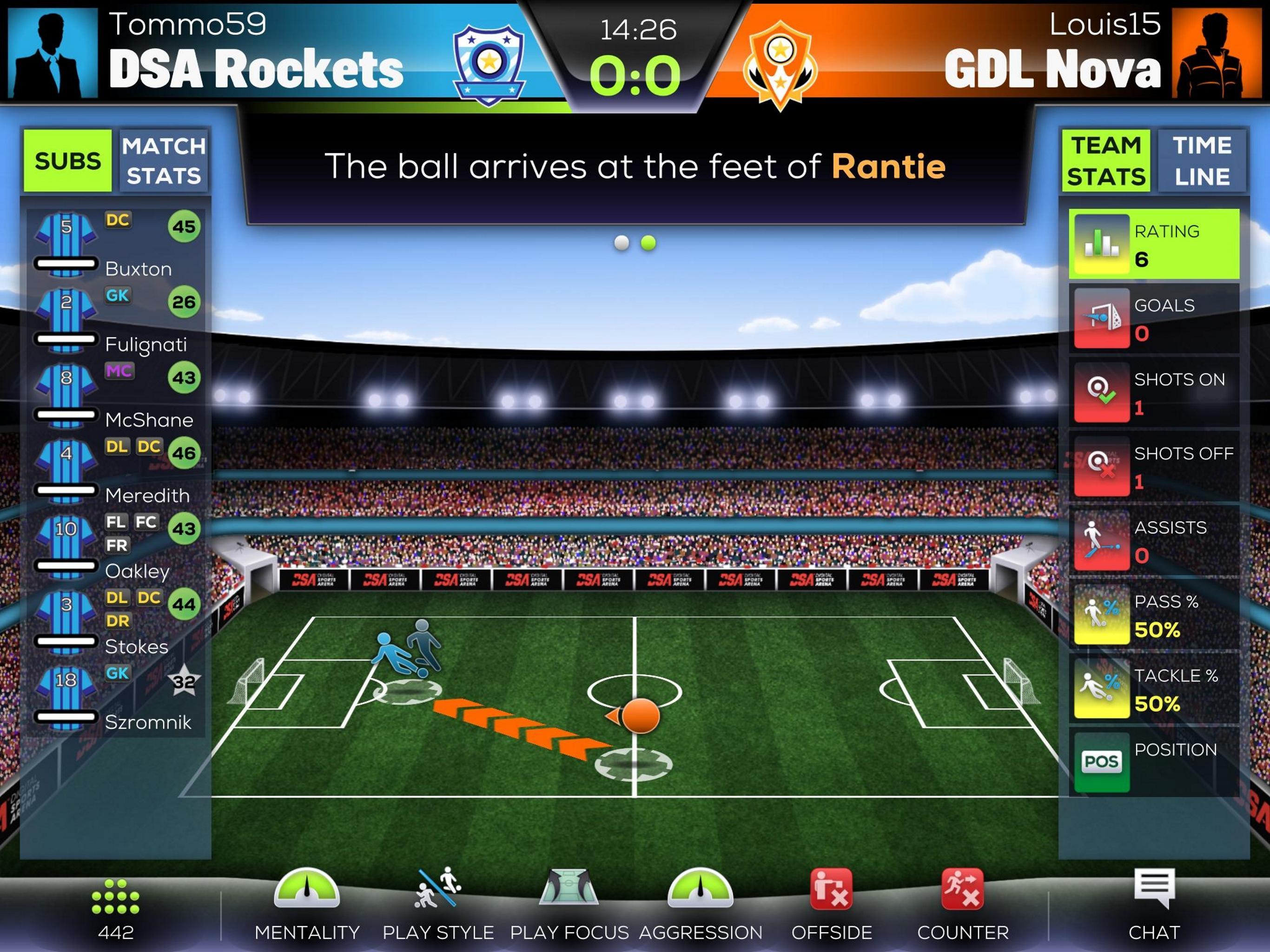
Task: Select the TEAM STATS tab
Action: click(1105, 161)
